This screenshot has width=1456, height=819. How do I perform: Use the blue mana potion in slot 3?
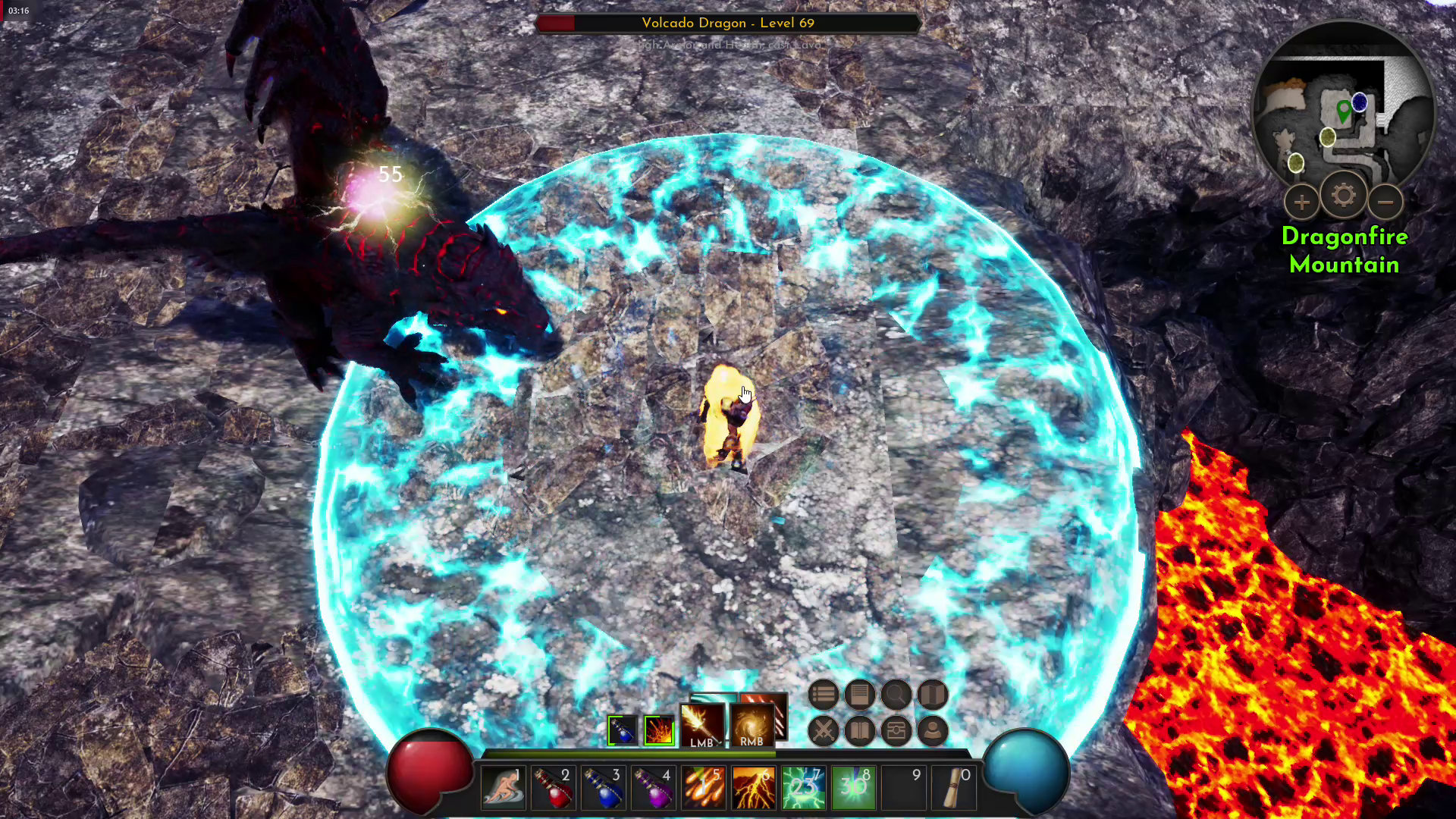[604, 789]
